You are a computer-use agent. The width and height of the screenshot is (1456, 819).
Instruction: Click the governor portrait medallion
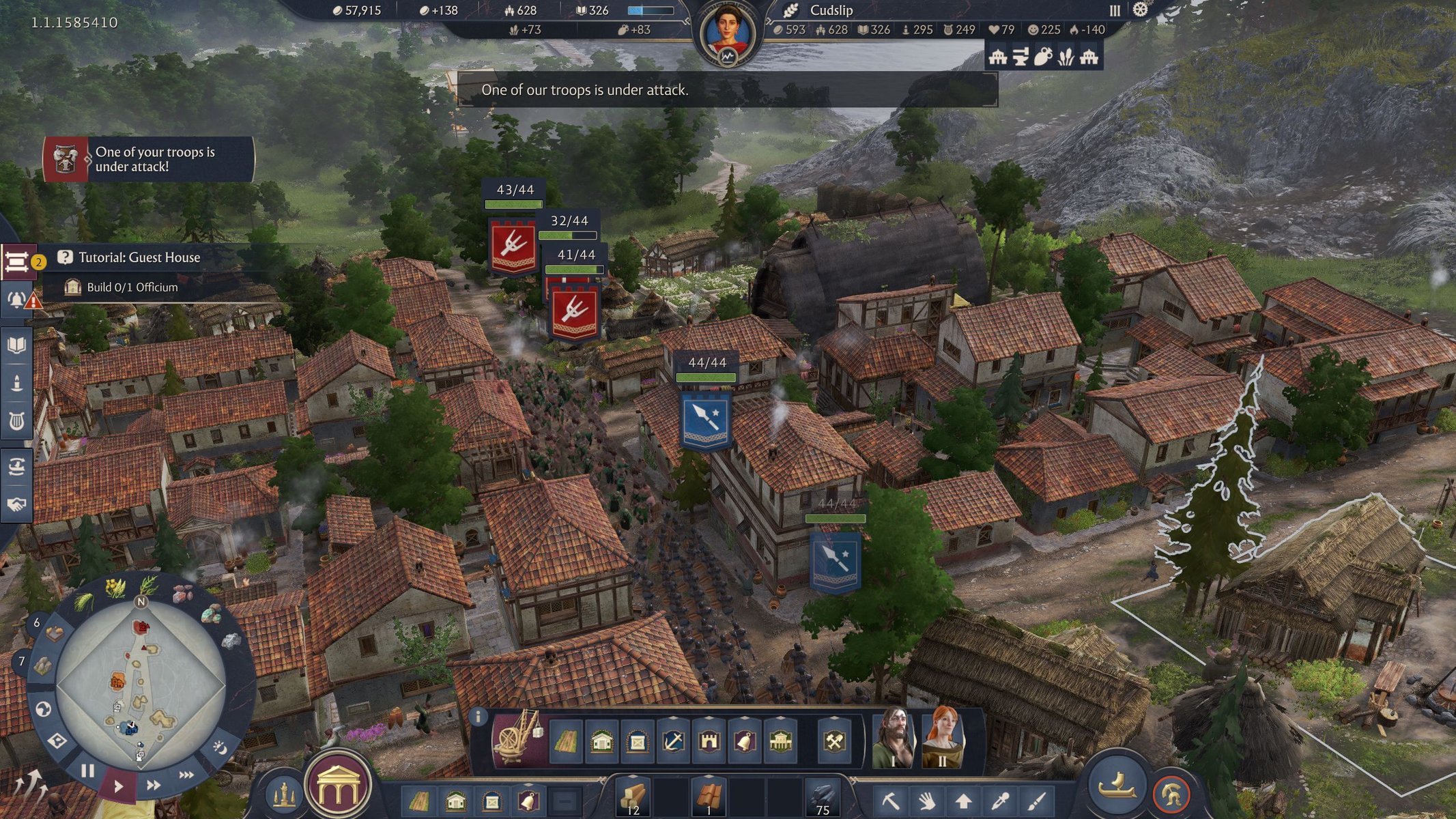point(726,34)
